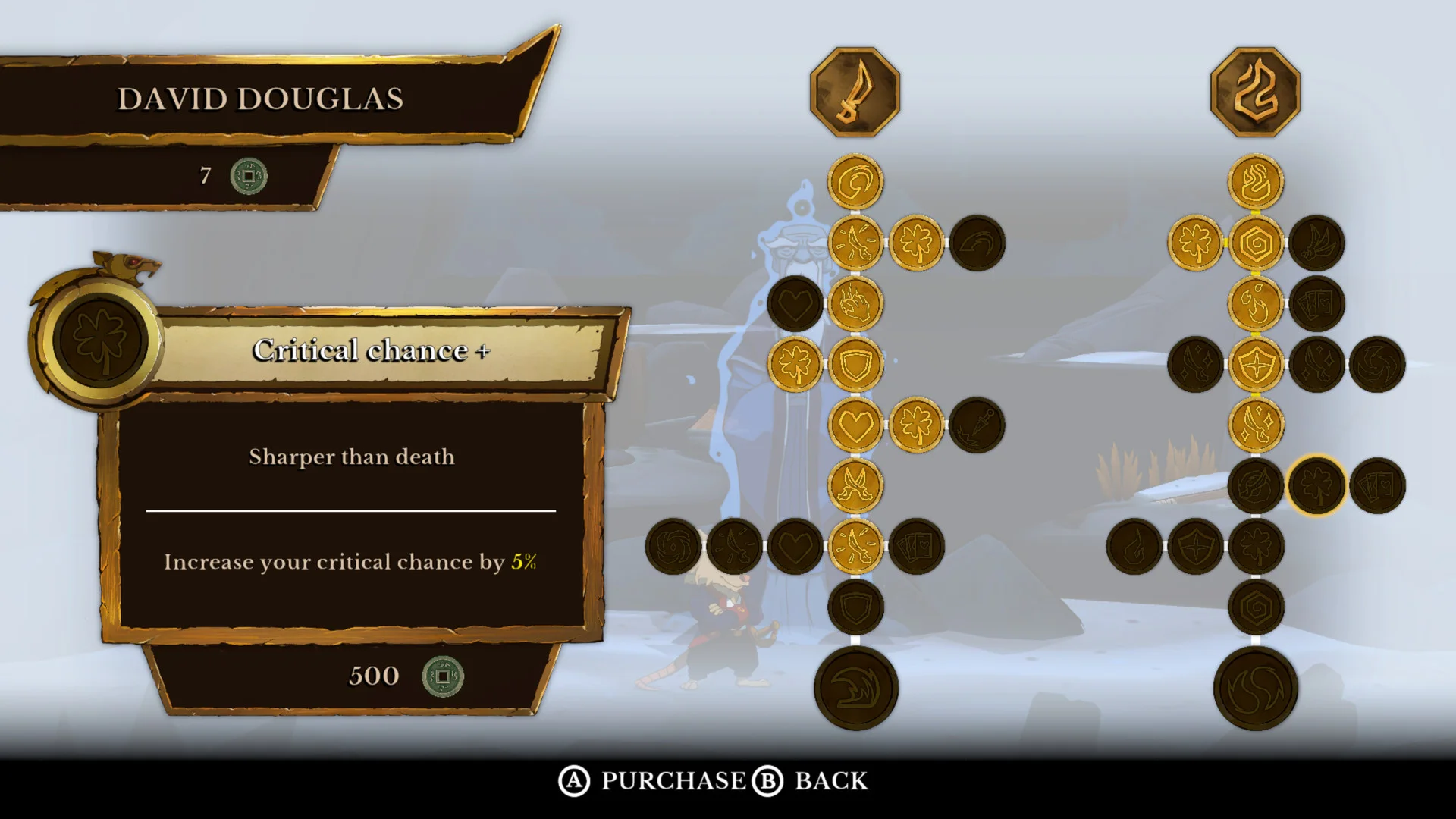Screen dimensions: 1456x819
Task: Select the locked kunai dagger skill node
Action: coord(977,425)
